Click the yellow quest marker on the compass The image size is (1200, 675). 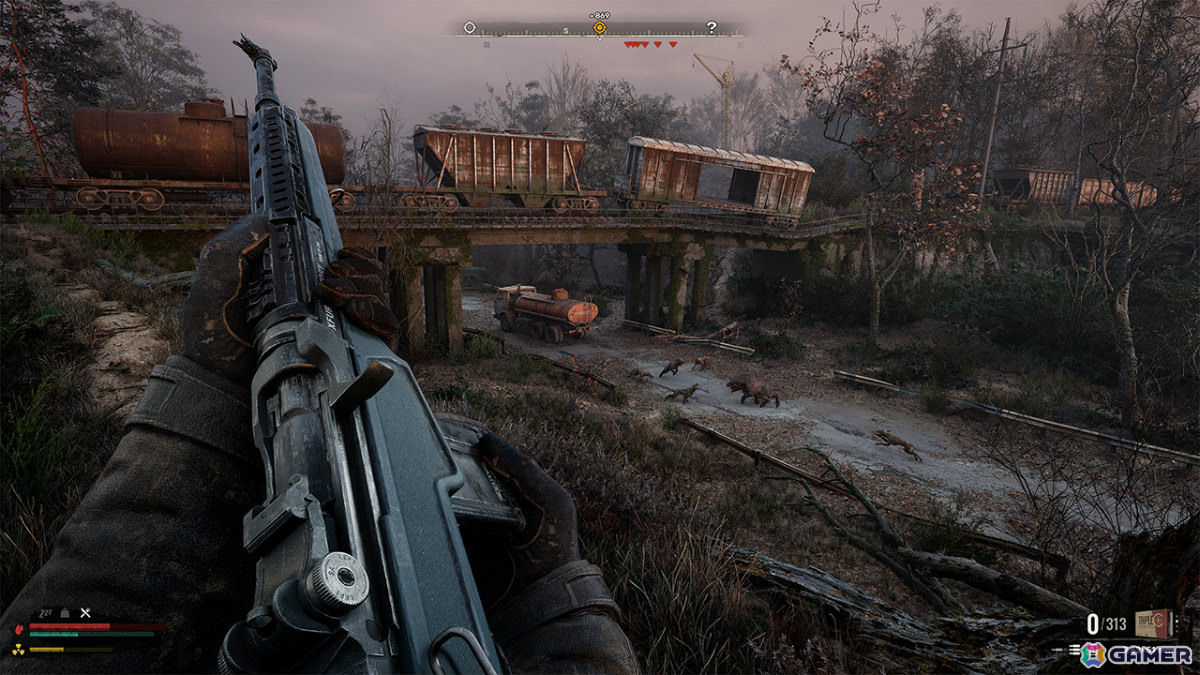tap(599, 28)
